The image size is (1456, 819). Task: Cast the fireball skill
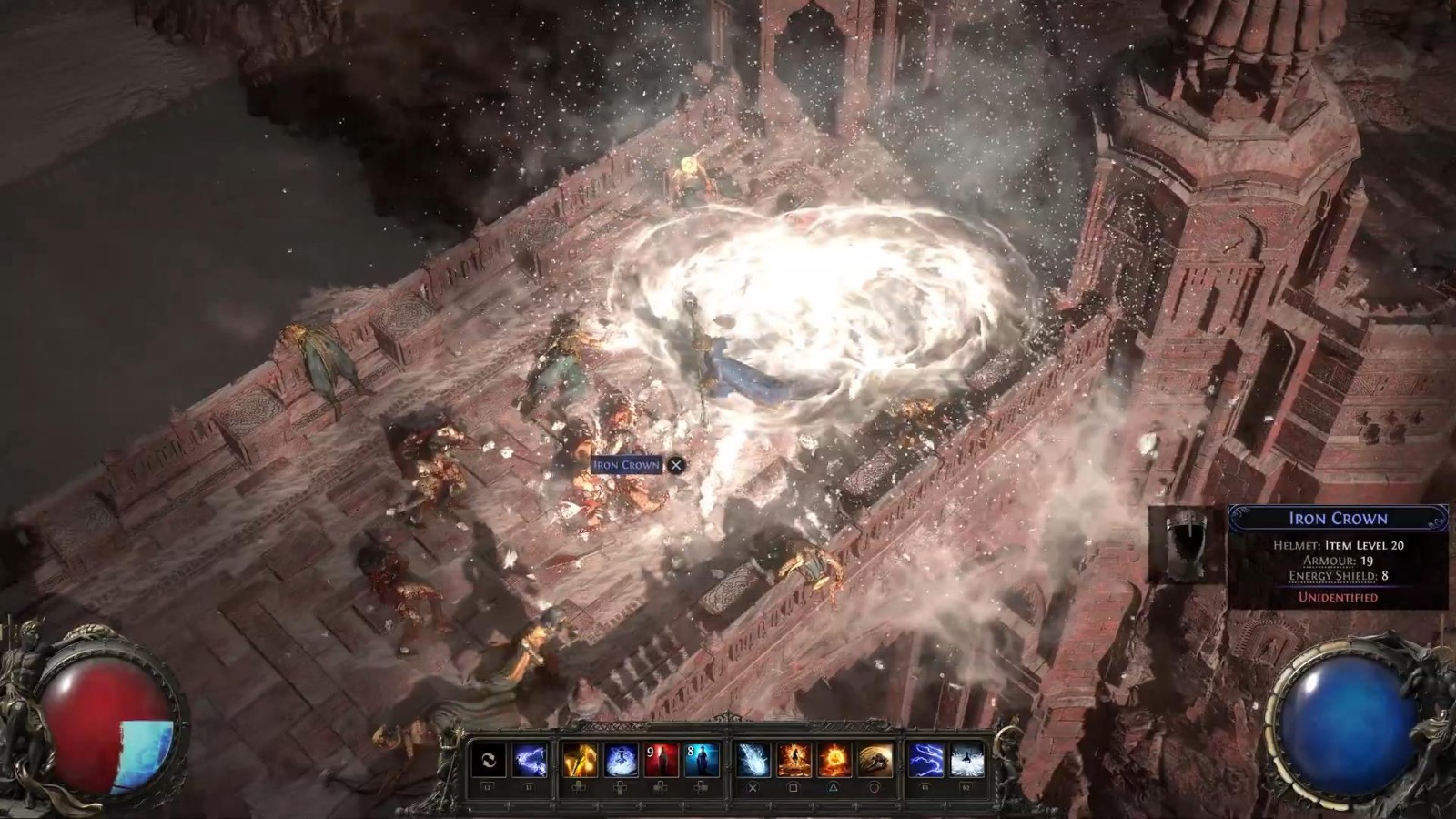pos(834,761)
